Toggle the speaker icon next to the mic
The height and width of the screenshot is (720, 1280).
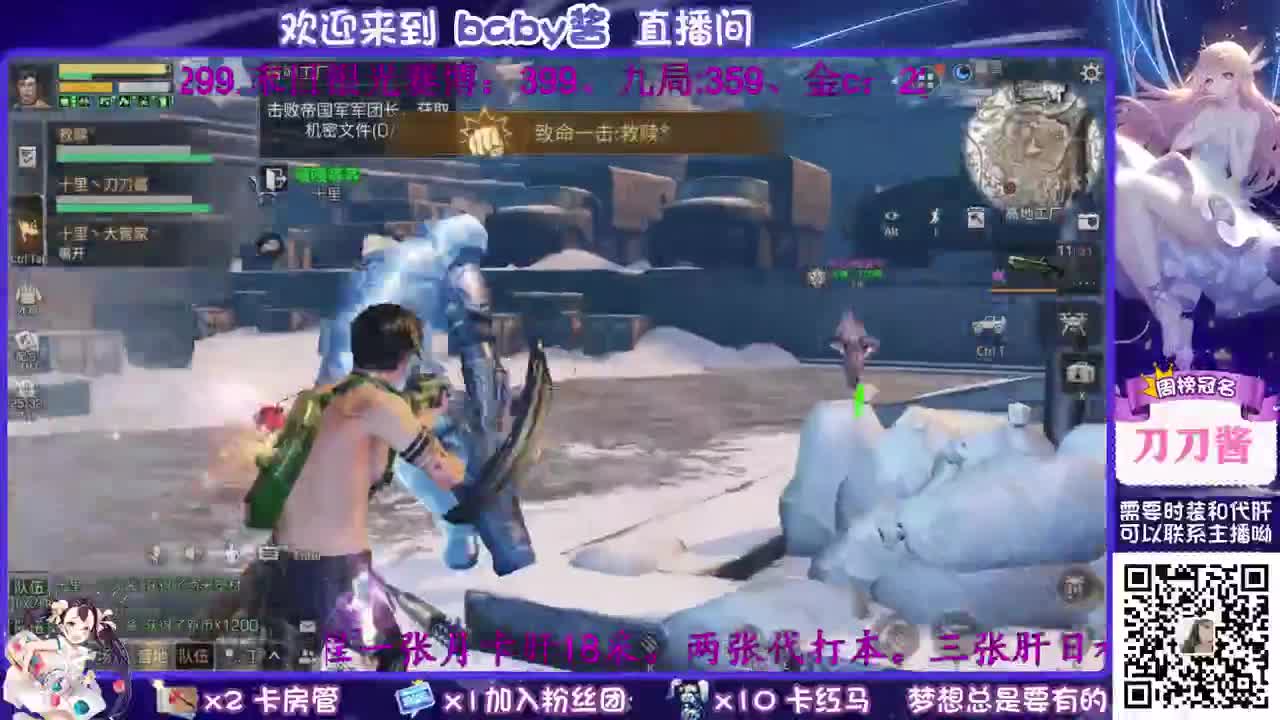pyautogui.click(x=190, y=553)
